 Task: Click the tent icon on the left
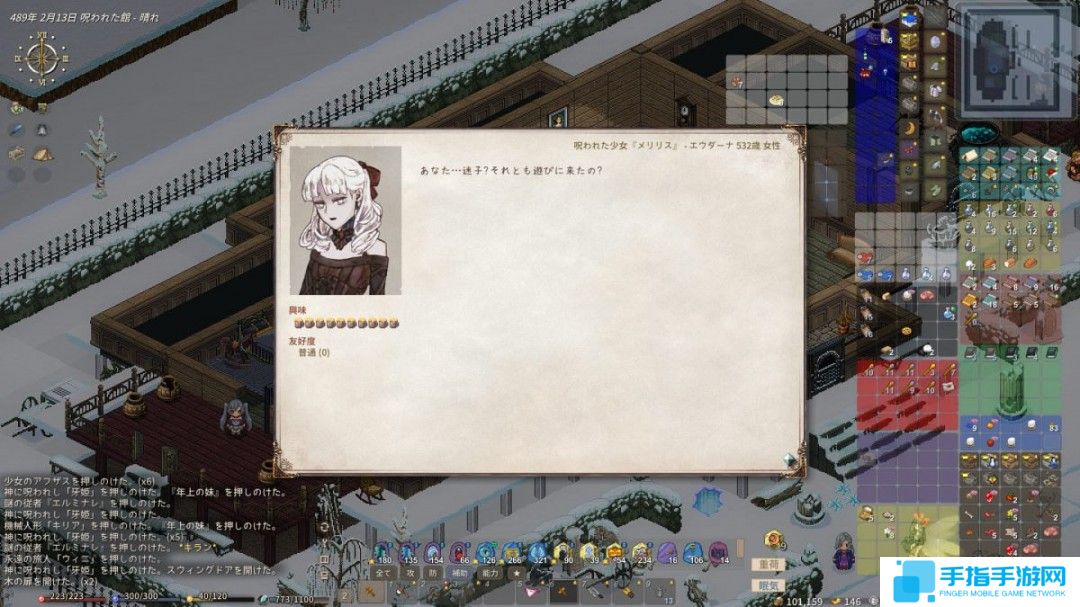[41, 154]
